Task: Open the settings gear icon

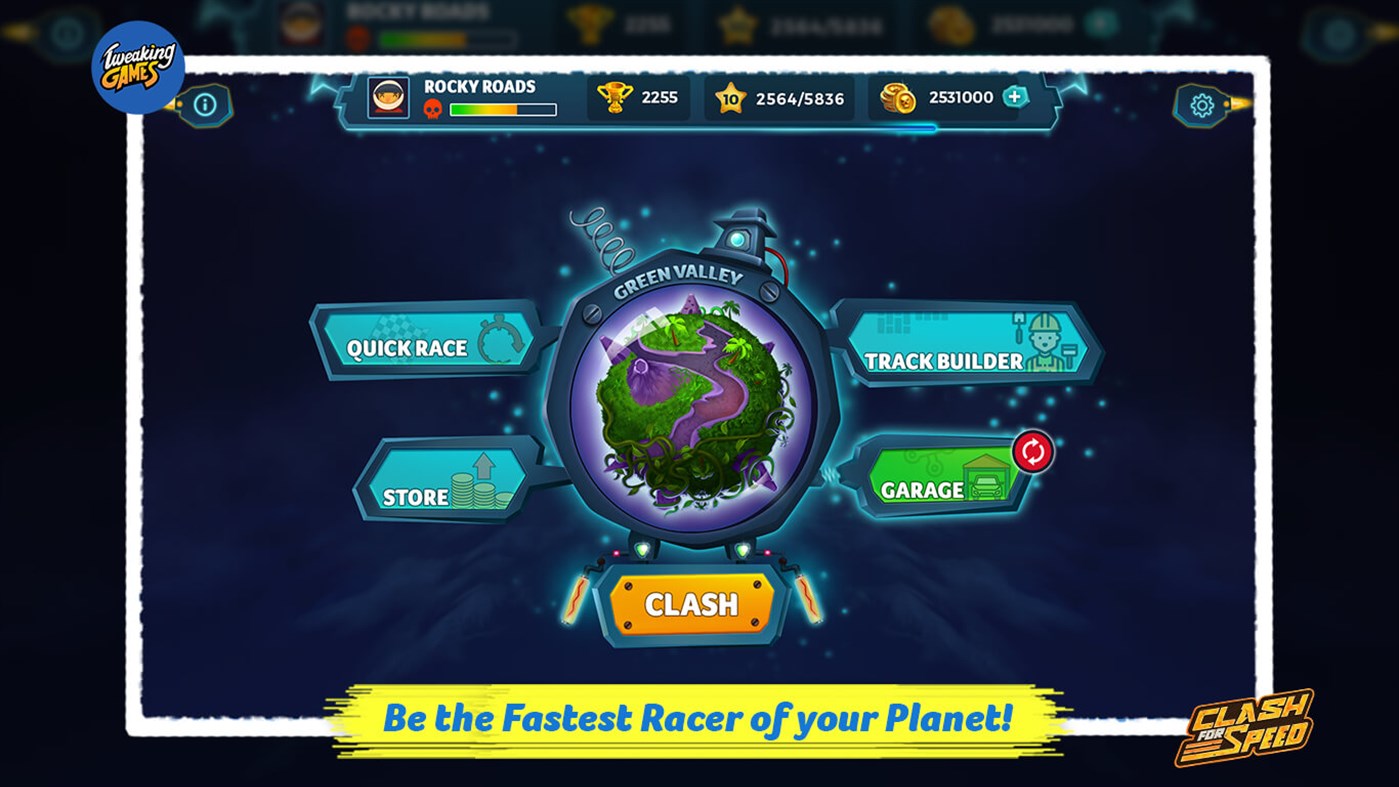Action: 1203,105
